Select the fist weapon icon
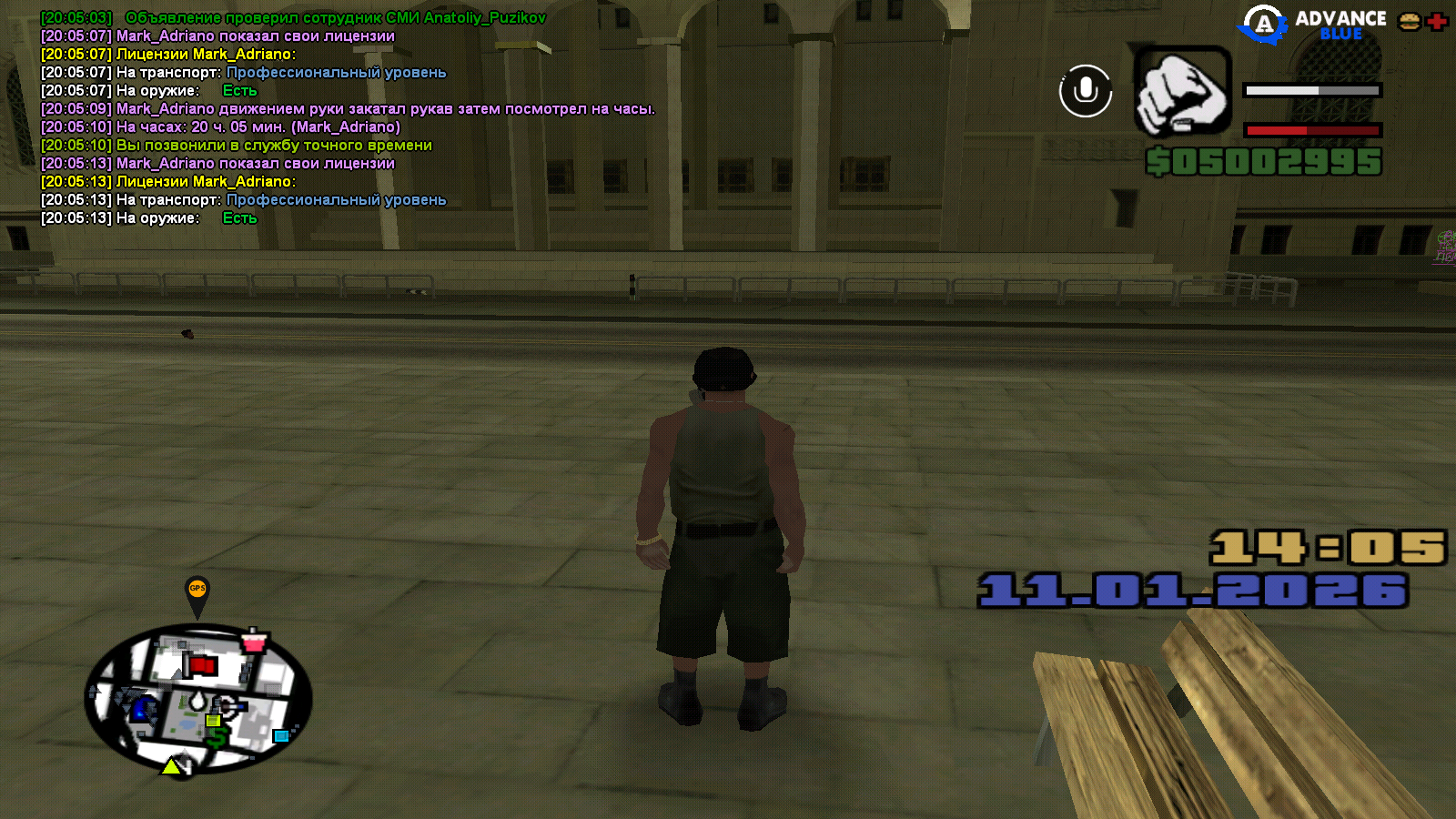 (x=1182, y=92)
